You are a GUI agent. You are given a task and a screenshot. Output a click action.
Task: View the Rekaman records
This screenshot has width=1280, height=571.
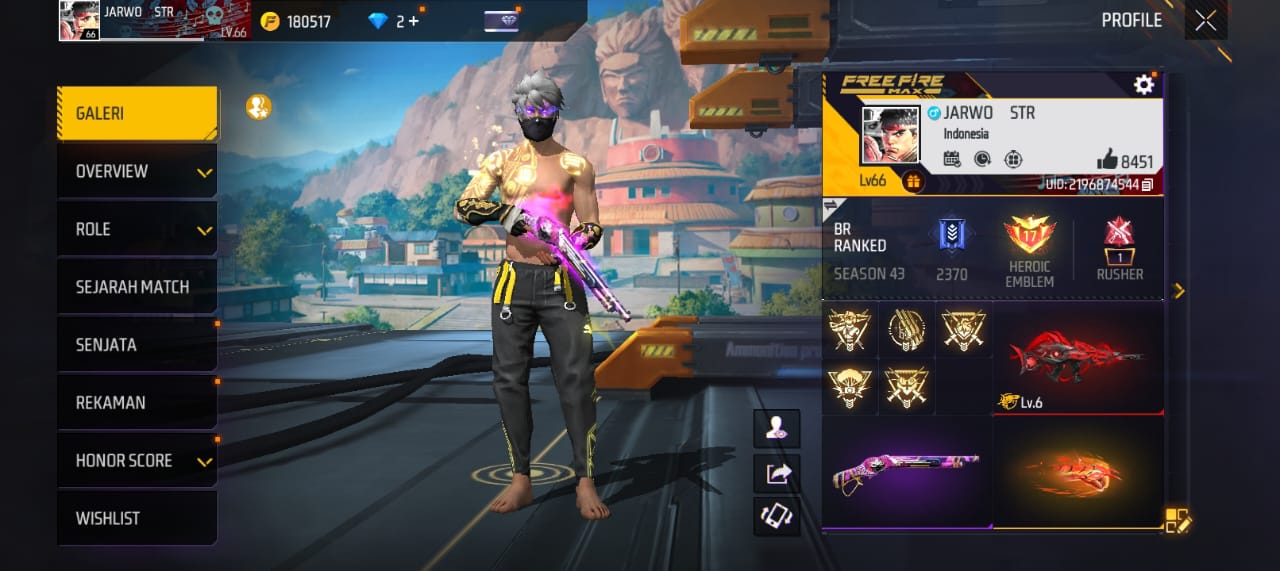click(137, 403)
